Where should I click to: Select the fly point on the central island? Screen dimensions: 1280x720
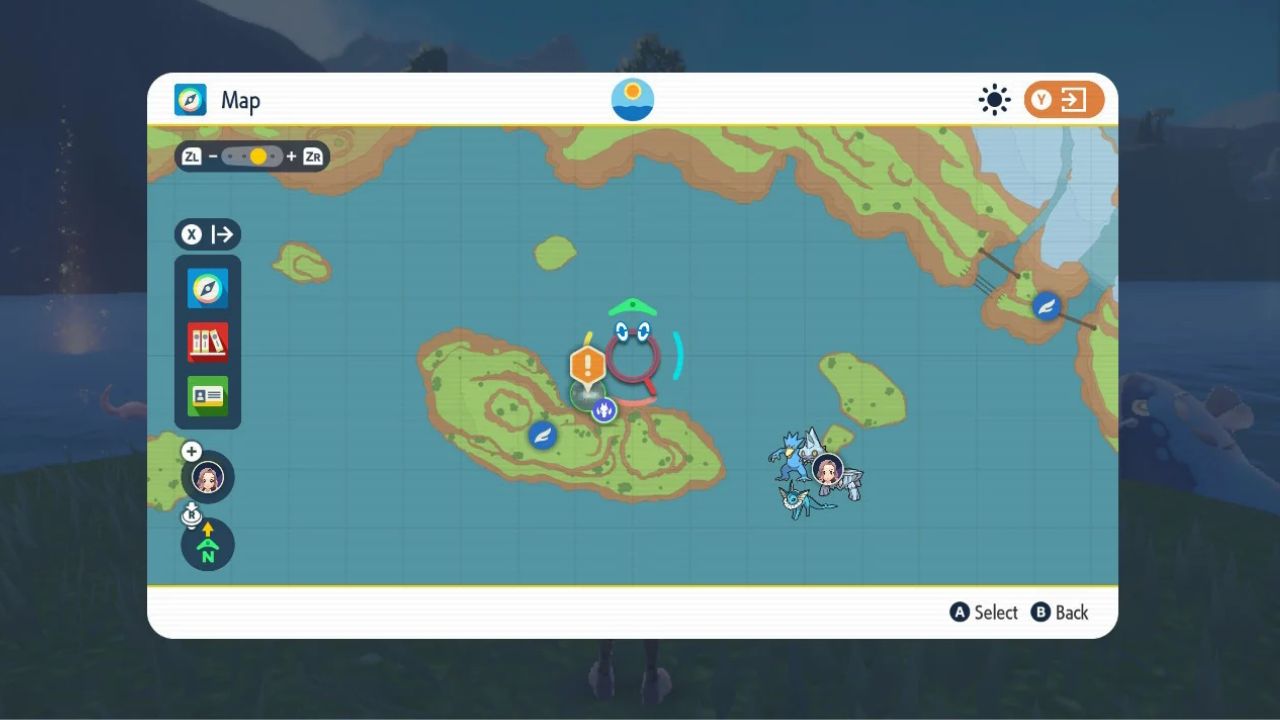point(543,435)
